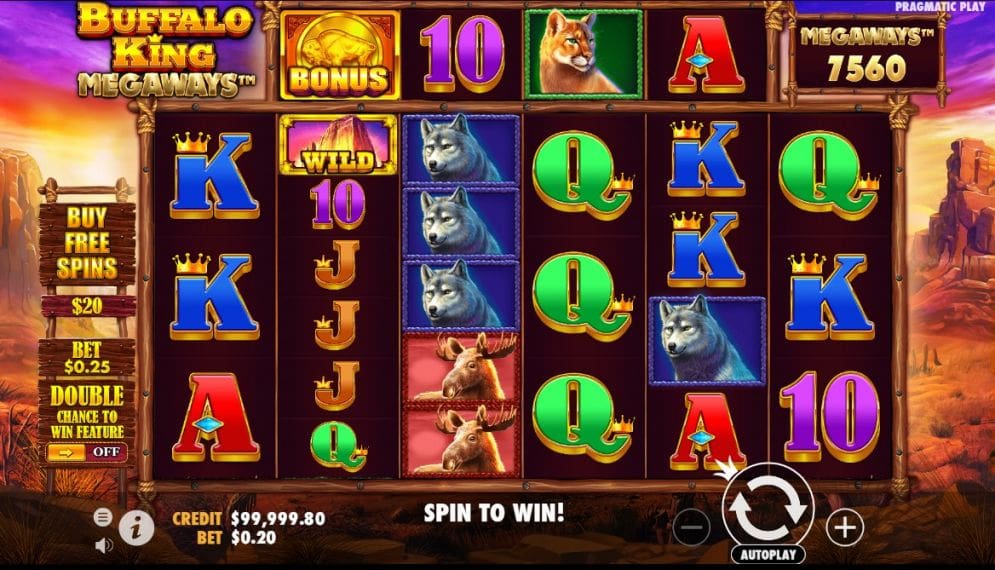
Task: Mute sound with the speaker icon
Action: pyautogui.click(x=103, y=545)
